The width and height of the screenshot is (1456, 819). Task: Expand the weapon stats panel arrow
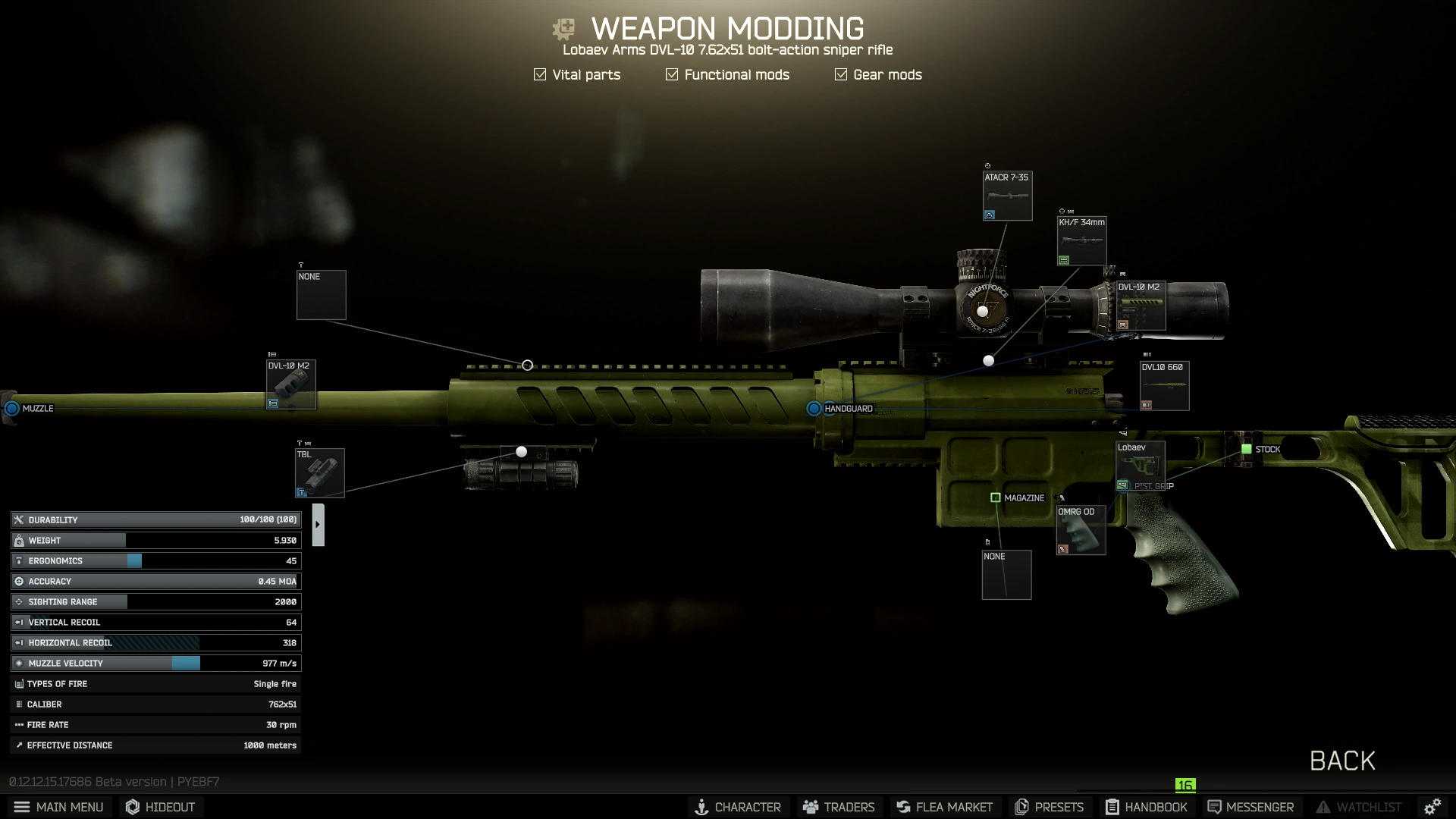pos(318,524)
